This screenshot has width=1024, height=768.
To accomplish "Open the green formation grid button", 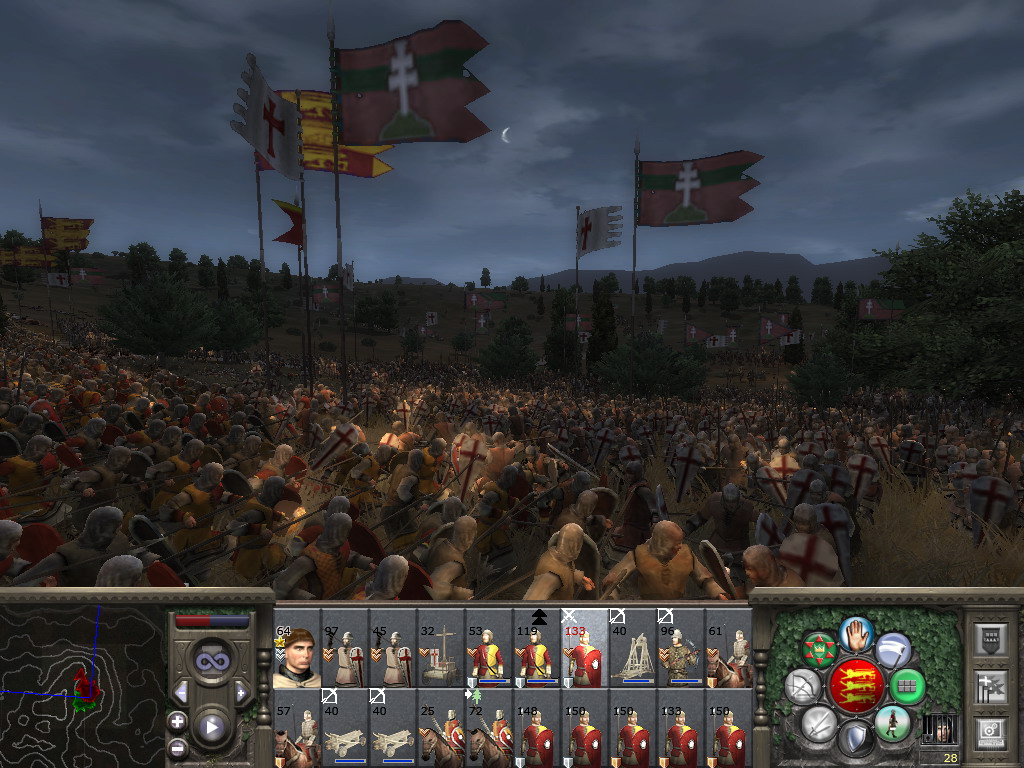I will (907, 686).
